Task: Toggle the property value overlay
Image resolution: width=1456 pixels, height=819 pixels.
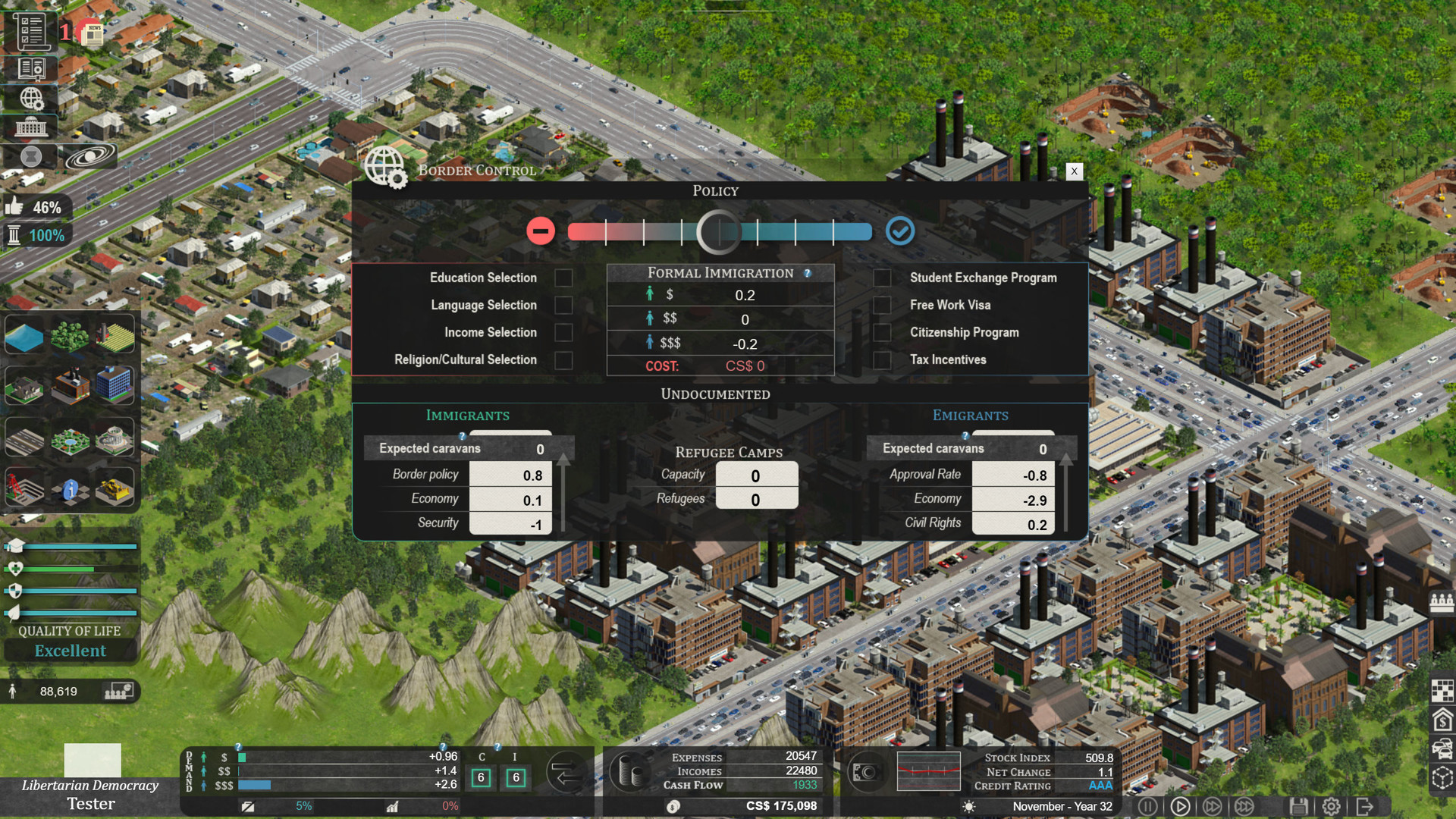Action: pos(1442,720)
